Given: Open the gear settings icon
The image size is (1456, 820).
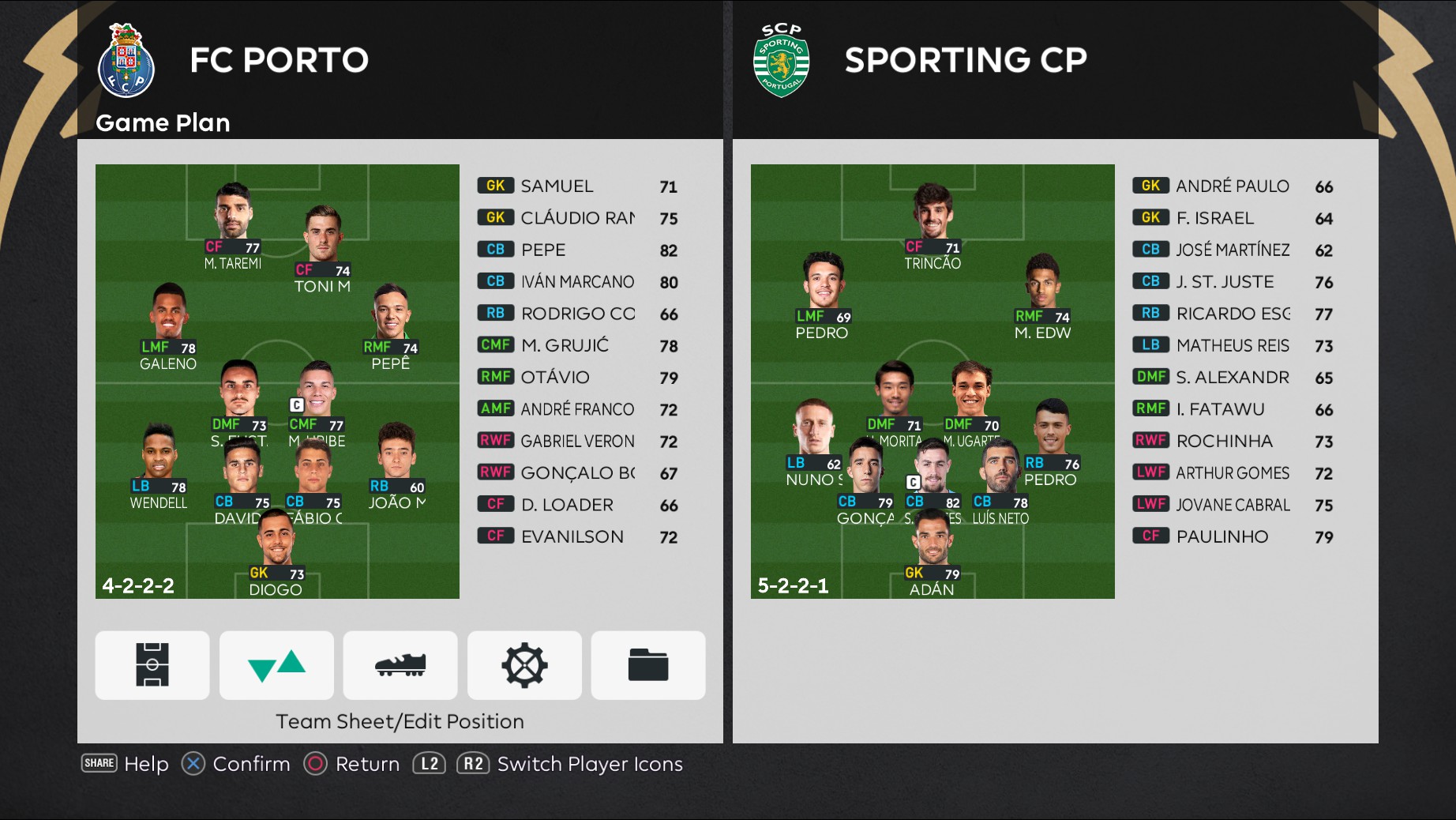Looking at the screenshot, I should pyautogui.click(x=524, y=665).
